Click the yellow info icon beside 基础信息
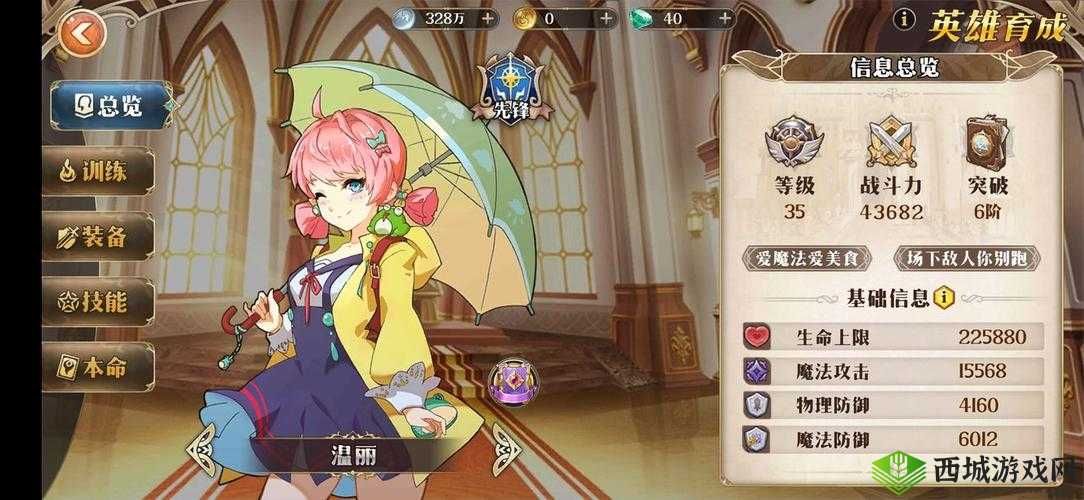 [x=943, y=297]
